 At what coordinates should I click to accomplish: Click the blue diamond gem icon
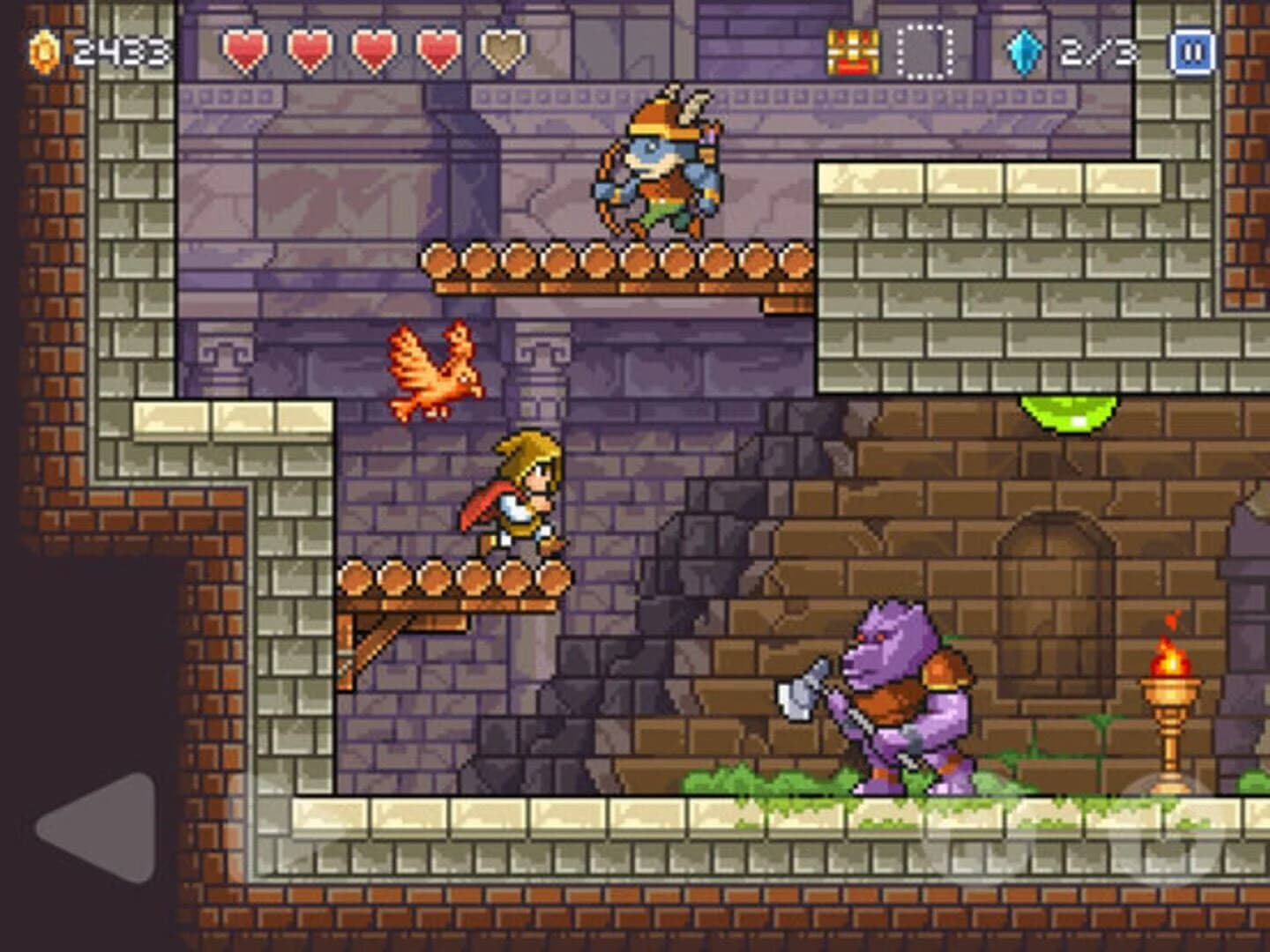1023,50
